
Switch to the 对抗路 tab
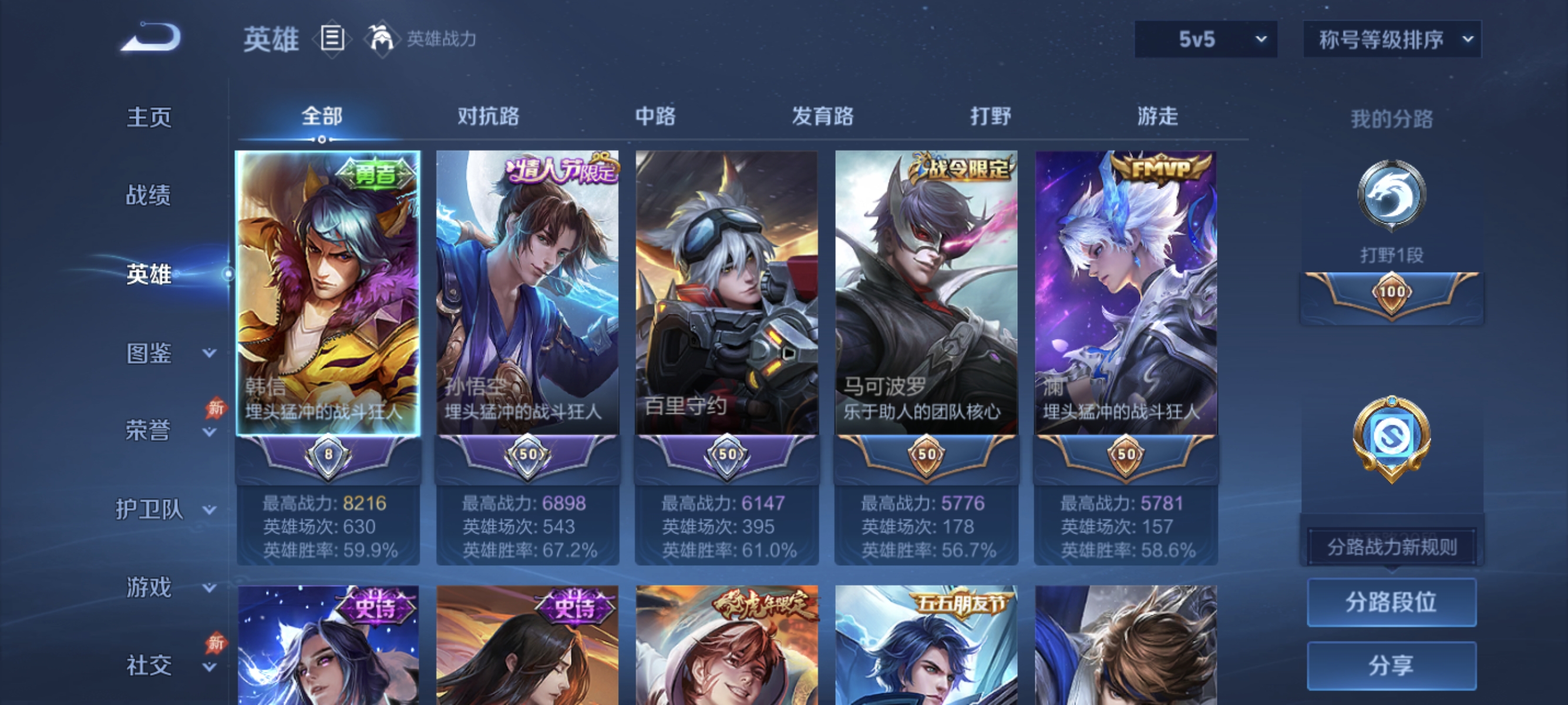(487, 116)
